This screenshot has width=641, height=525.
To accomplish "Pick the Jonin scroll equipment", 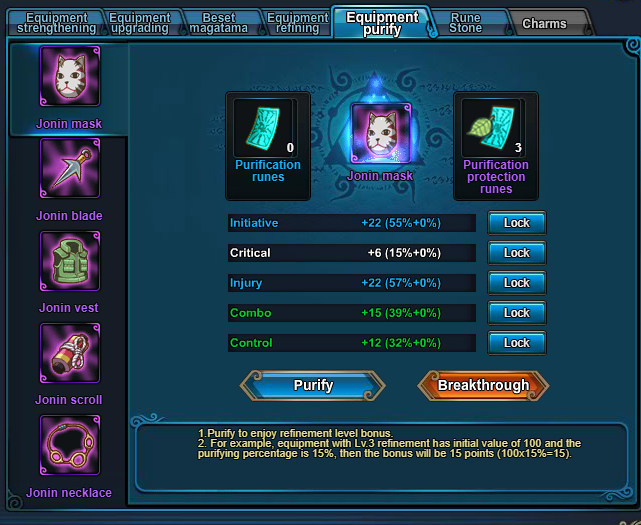I will point(70,354).
